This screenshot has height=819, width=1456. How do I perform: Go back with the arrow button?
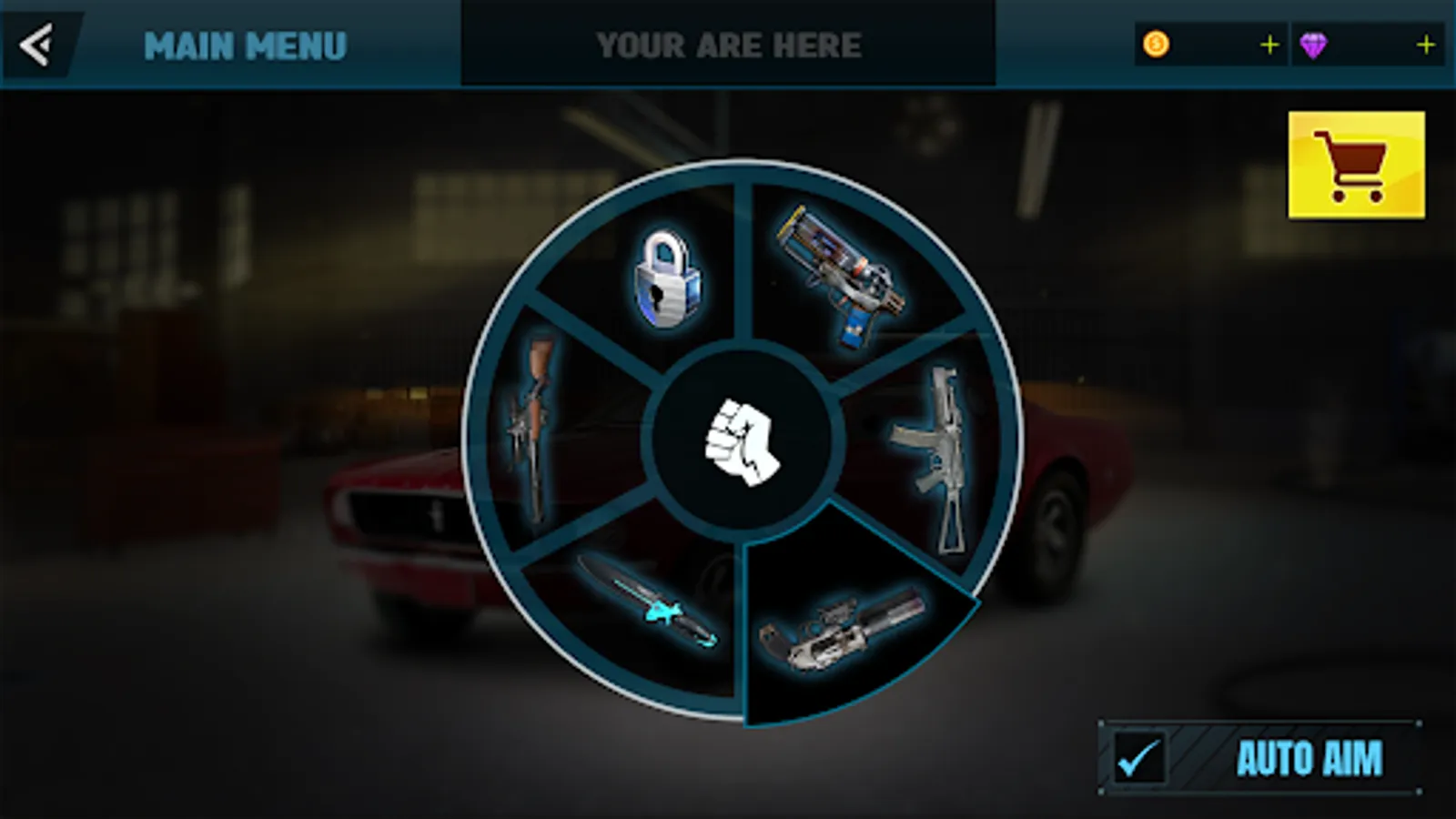pyautogui.click(x=38, y=45)
